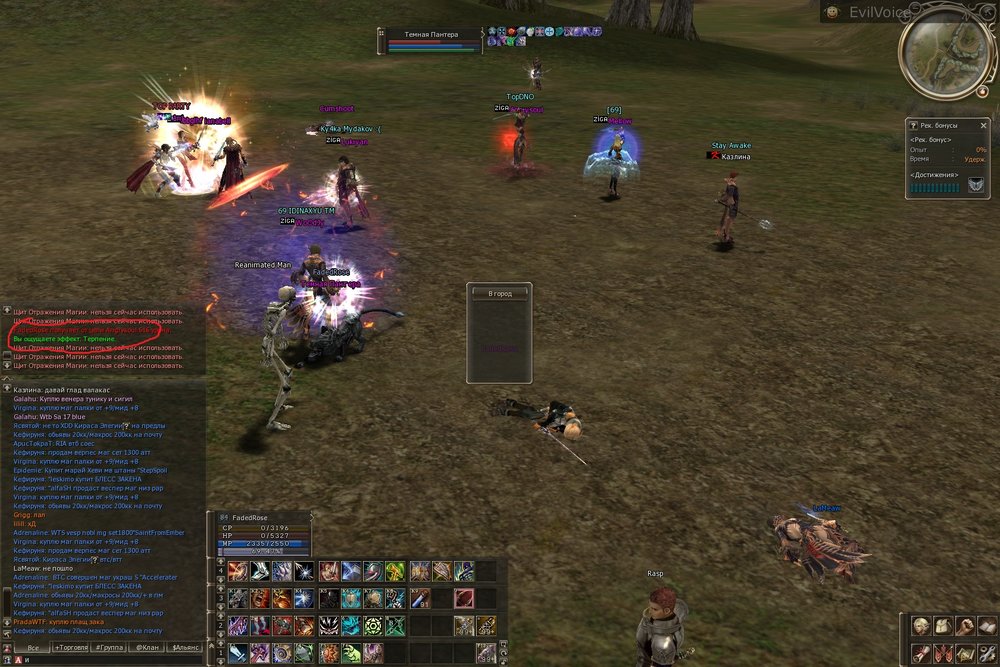Image resolution: width=1000 pixels, height=667 pixels.
Task: Select the "Темная Пантера" target frame
Action: [430, 39]
